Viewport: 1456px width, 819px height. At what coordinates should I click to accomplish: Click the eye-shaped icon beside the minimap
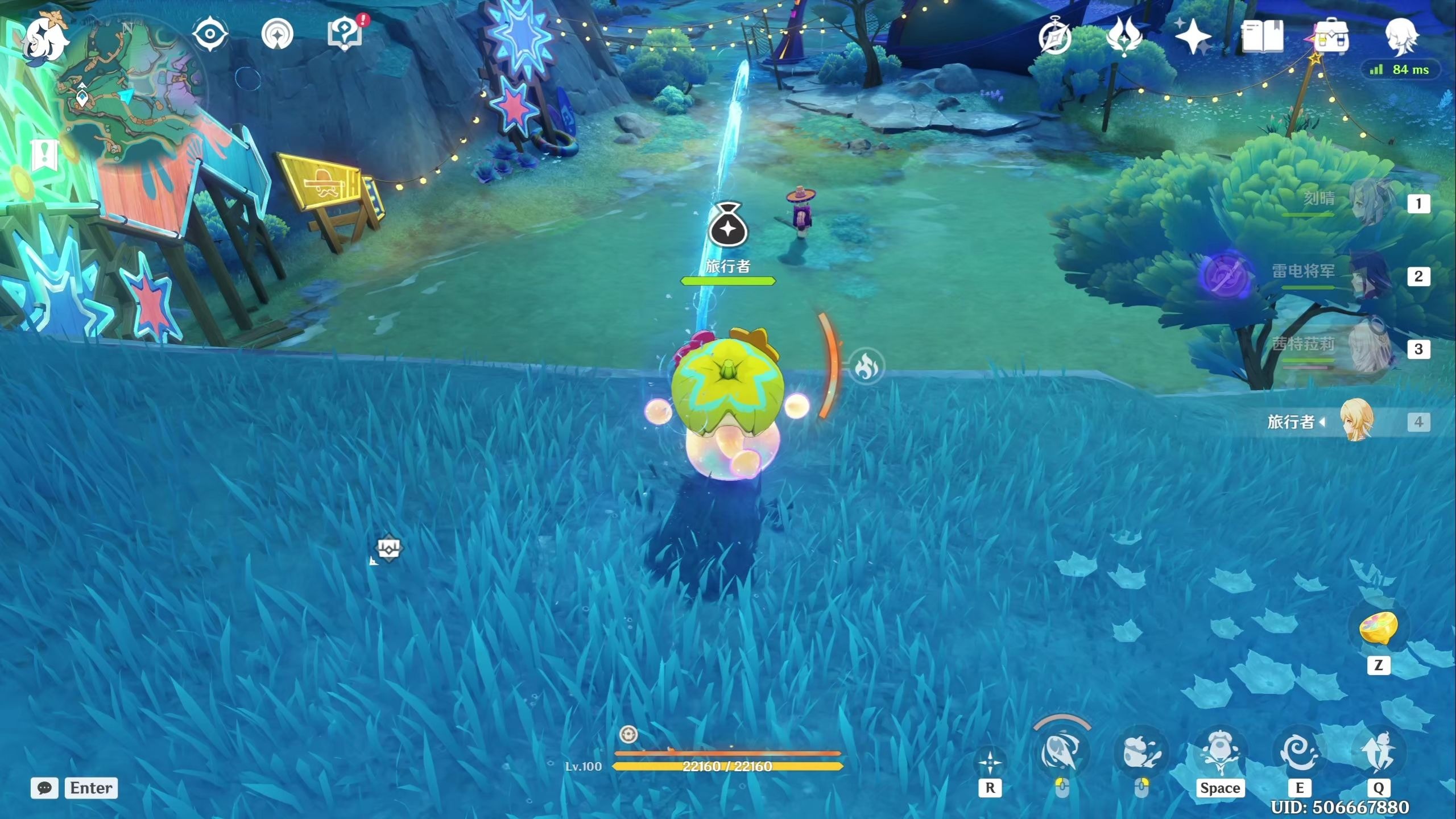tap(210, 34)
